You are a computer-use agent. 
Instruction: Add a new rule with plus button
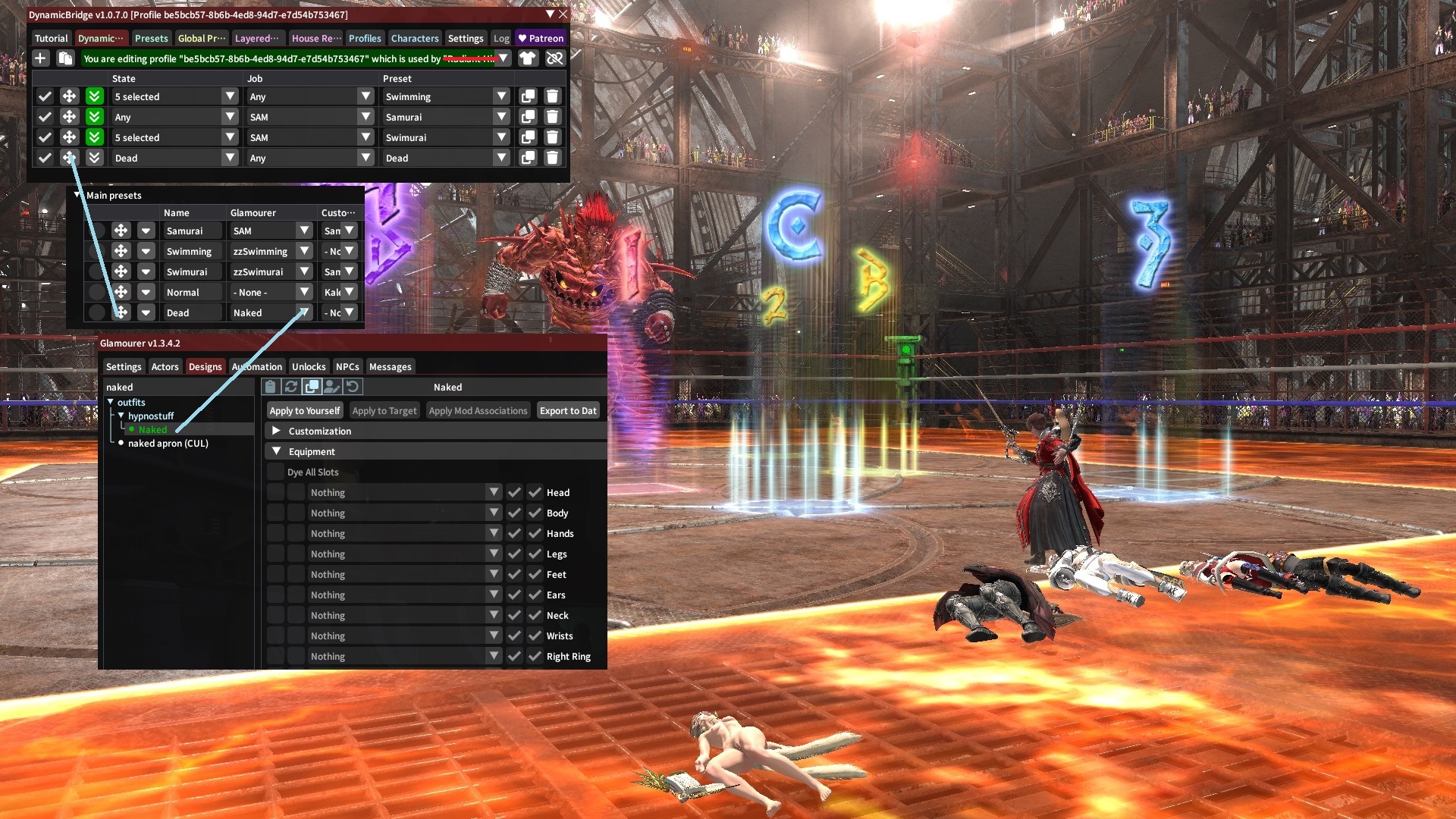[x=41, y=58]
